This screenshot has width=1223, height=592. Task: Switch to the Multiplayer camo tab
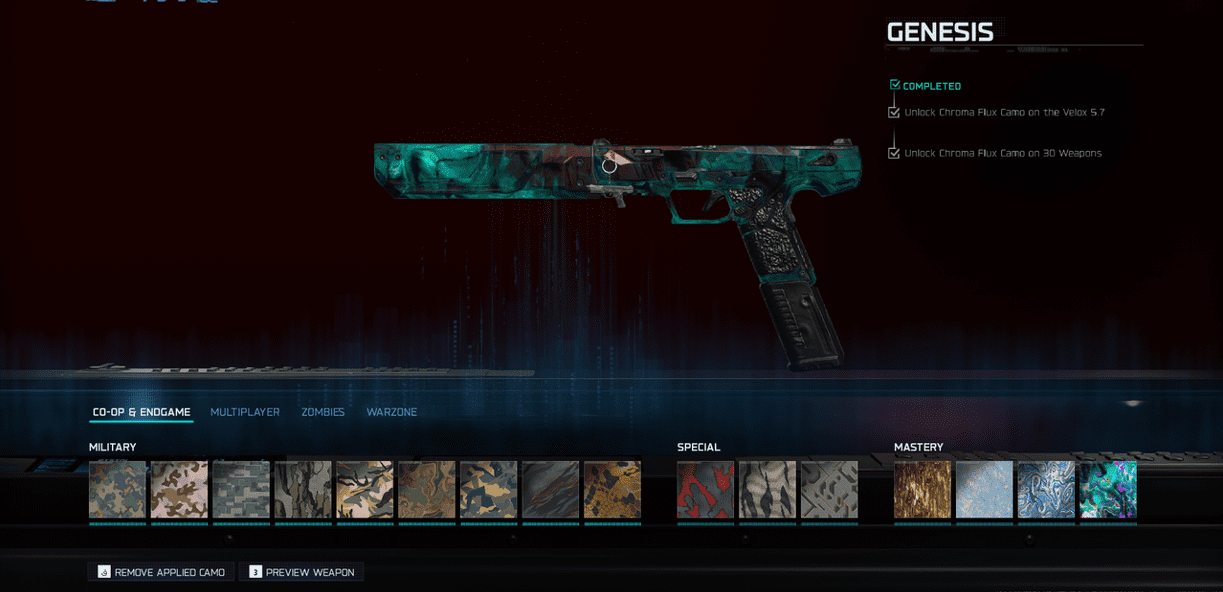245,412
